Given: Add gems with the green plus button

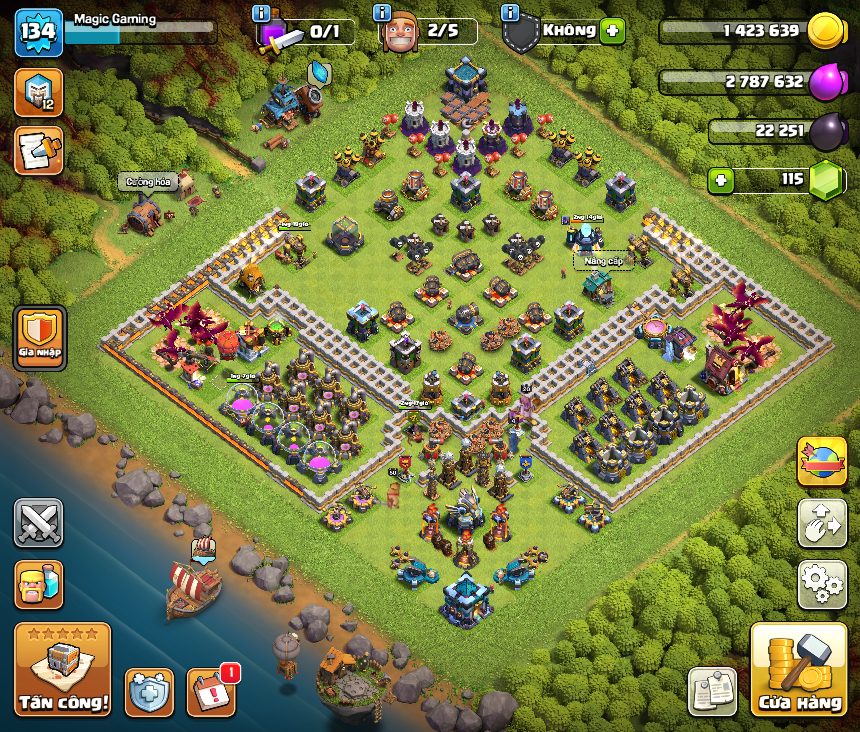Looking at the screenshot, I should (720, 181).
